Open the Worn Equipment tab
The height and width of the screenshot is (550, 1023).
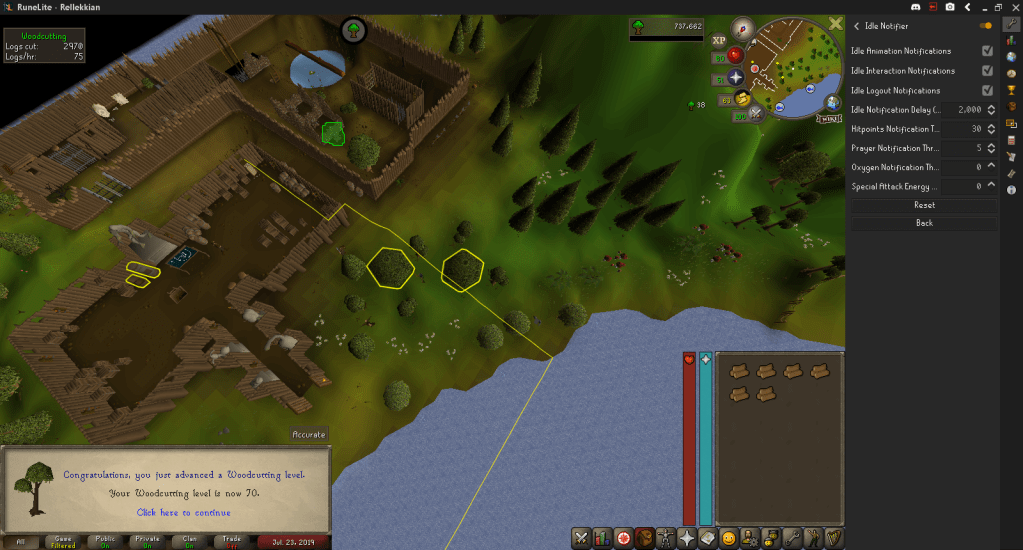click(665, 538)
